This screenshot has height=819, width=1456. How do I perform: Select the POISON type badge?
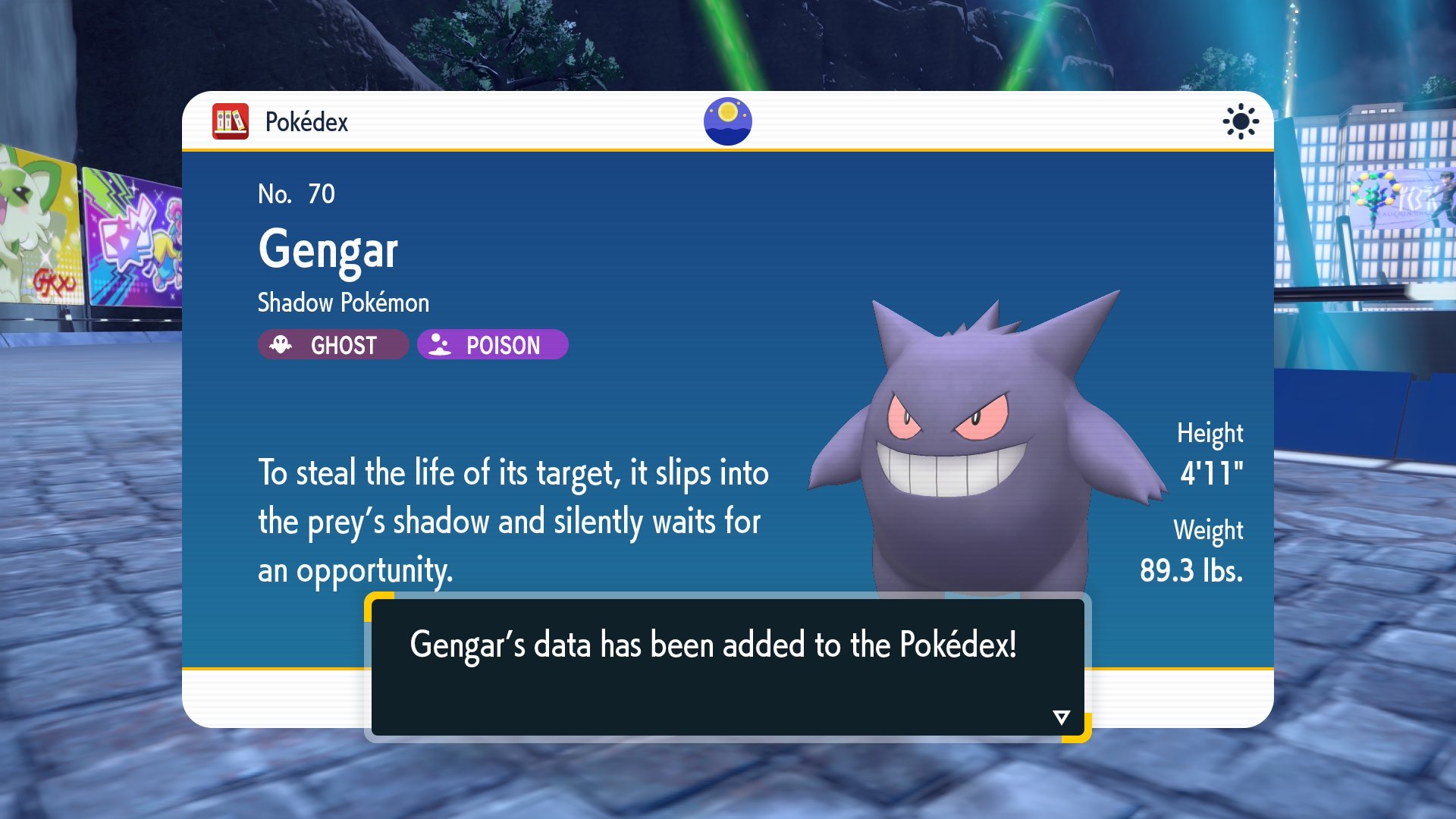coord(492,345)
